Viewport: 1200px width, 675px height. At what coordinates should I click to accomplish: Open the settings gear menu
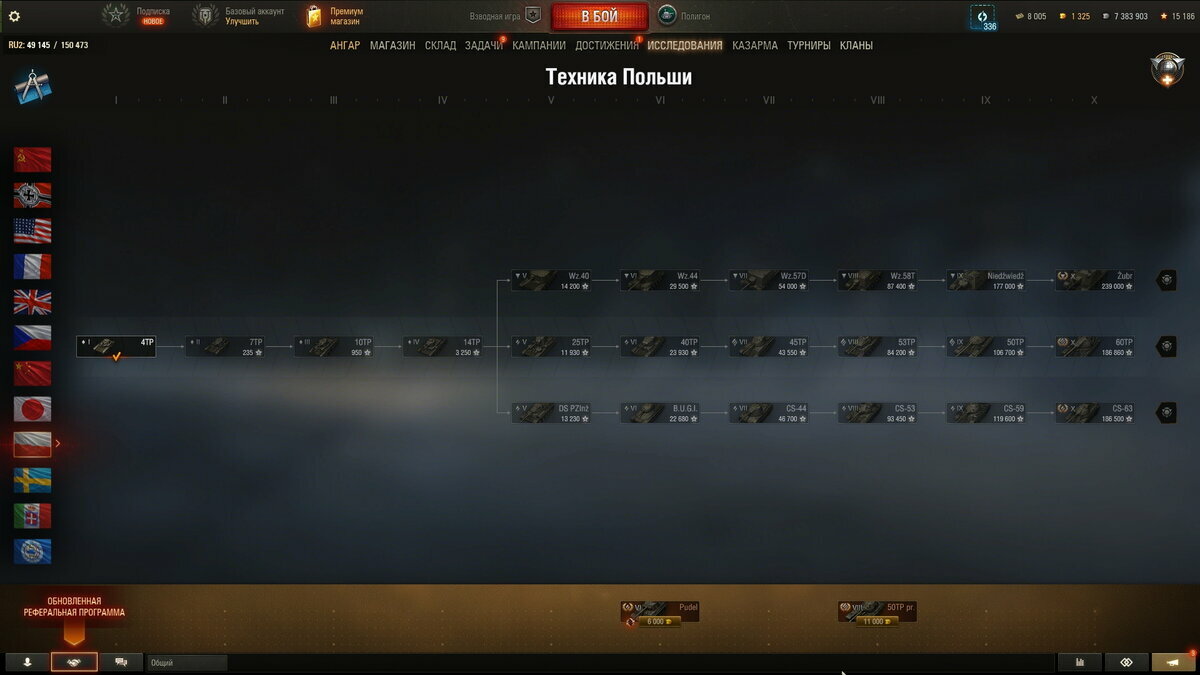[14, 16]
